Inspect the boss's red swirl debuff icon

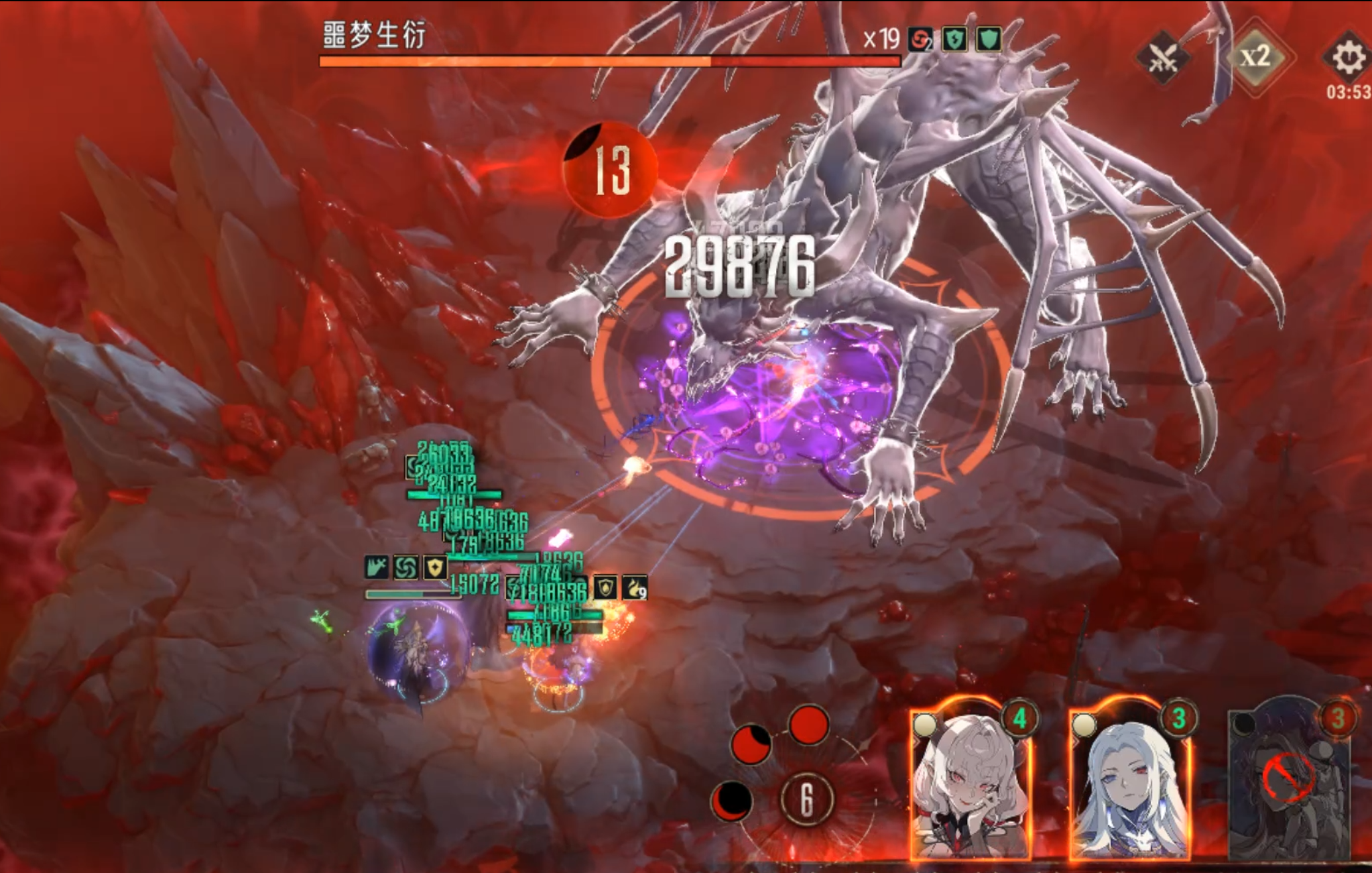pos(920,40)
